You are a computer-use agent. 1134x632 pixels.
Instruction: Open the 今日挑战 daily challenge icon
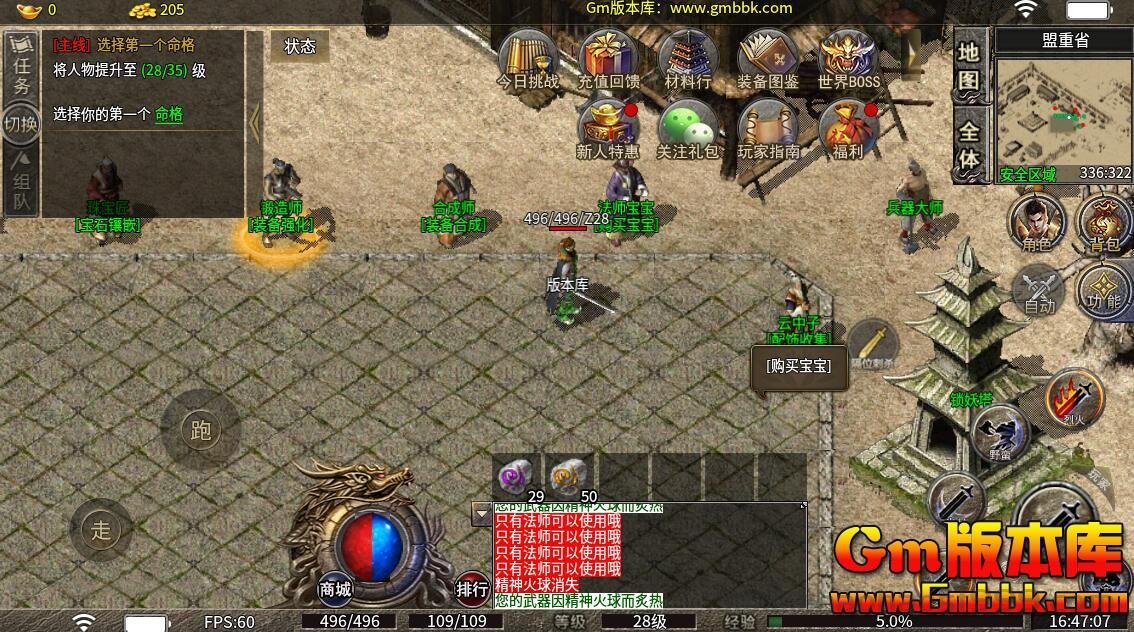coord(528,58)
